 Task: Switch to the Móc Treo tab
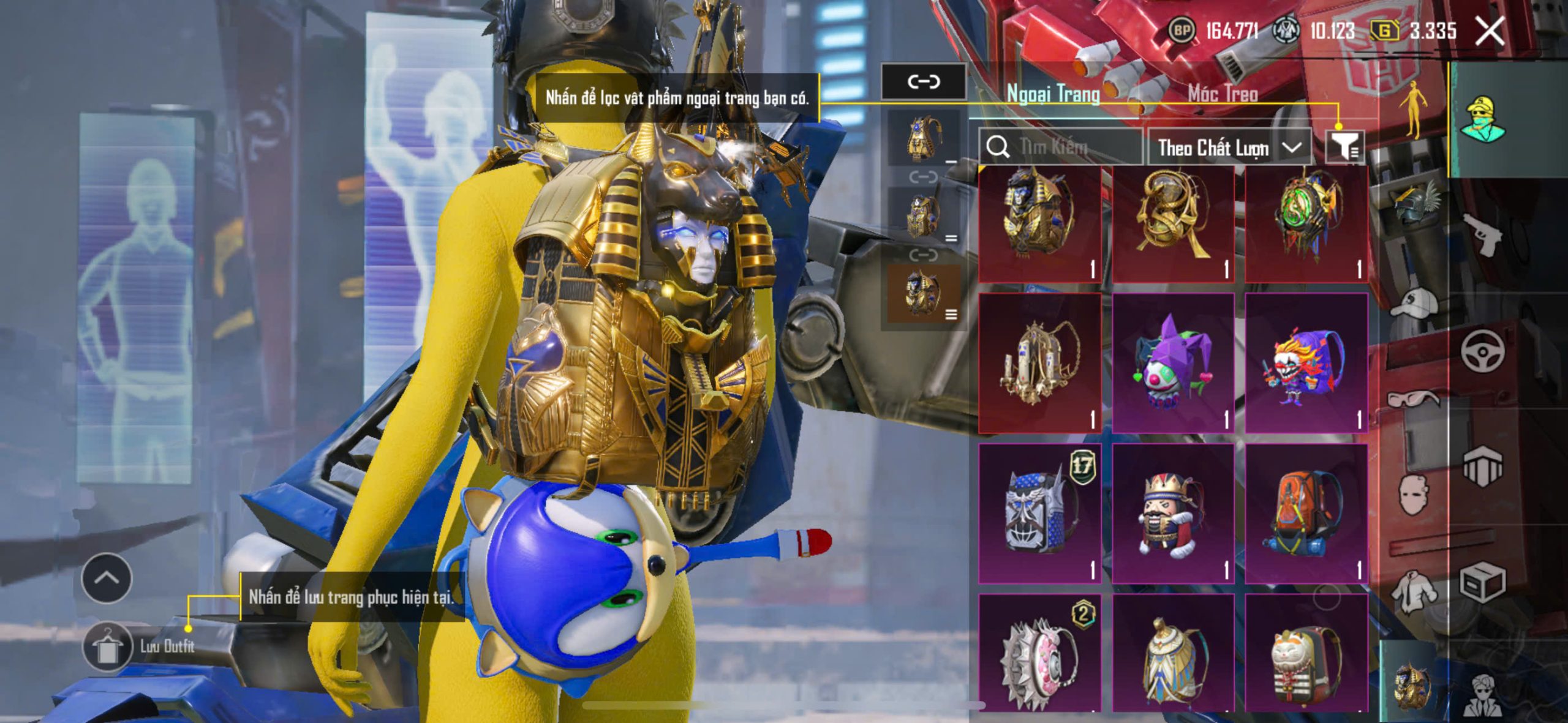(x=1223, y=94)
